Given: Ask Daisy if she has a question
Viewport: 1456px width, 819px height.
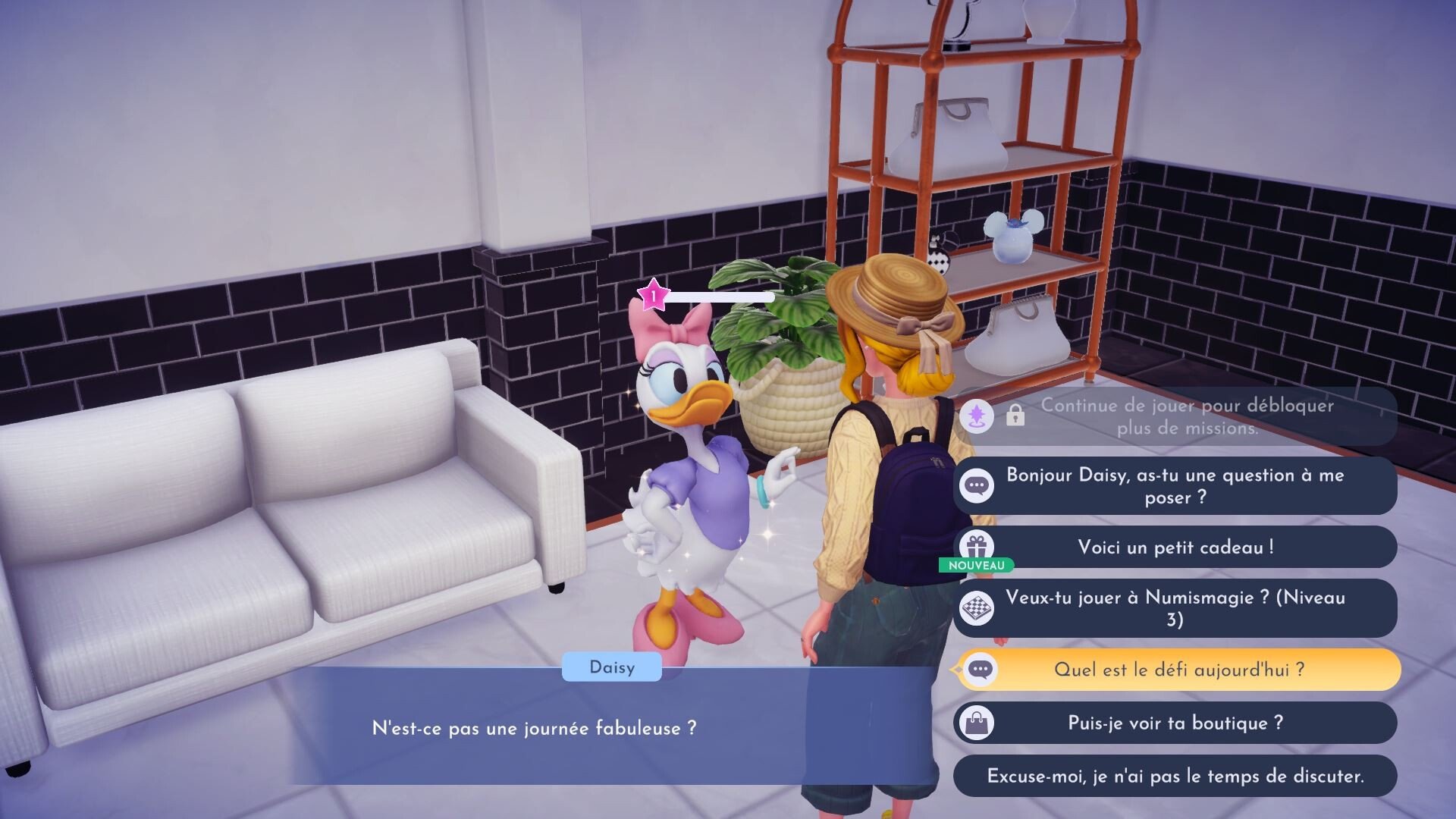Looking at the screenshot, I should [1175, 486].
